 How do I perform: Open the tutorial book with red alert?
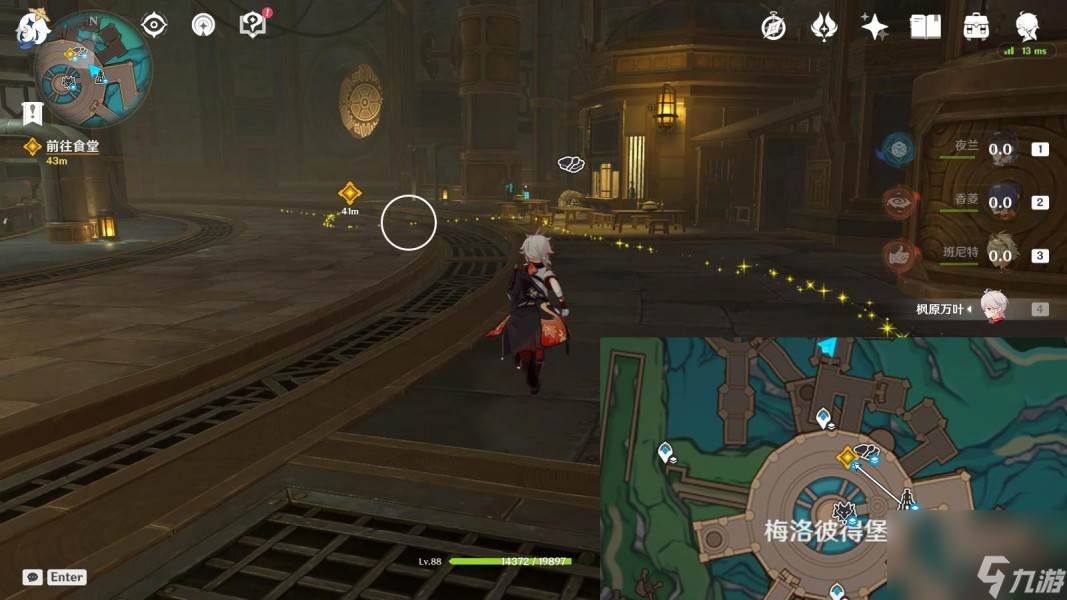click(x=254, y=25)
